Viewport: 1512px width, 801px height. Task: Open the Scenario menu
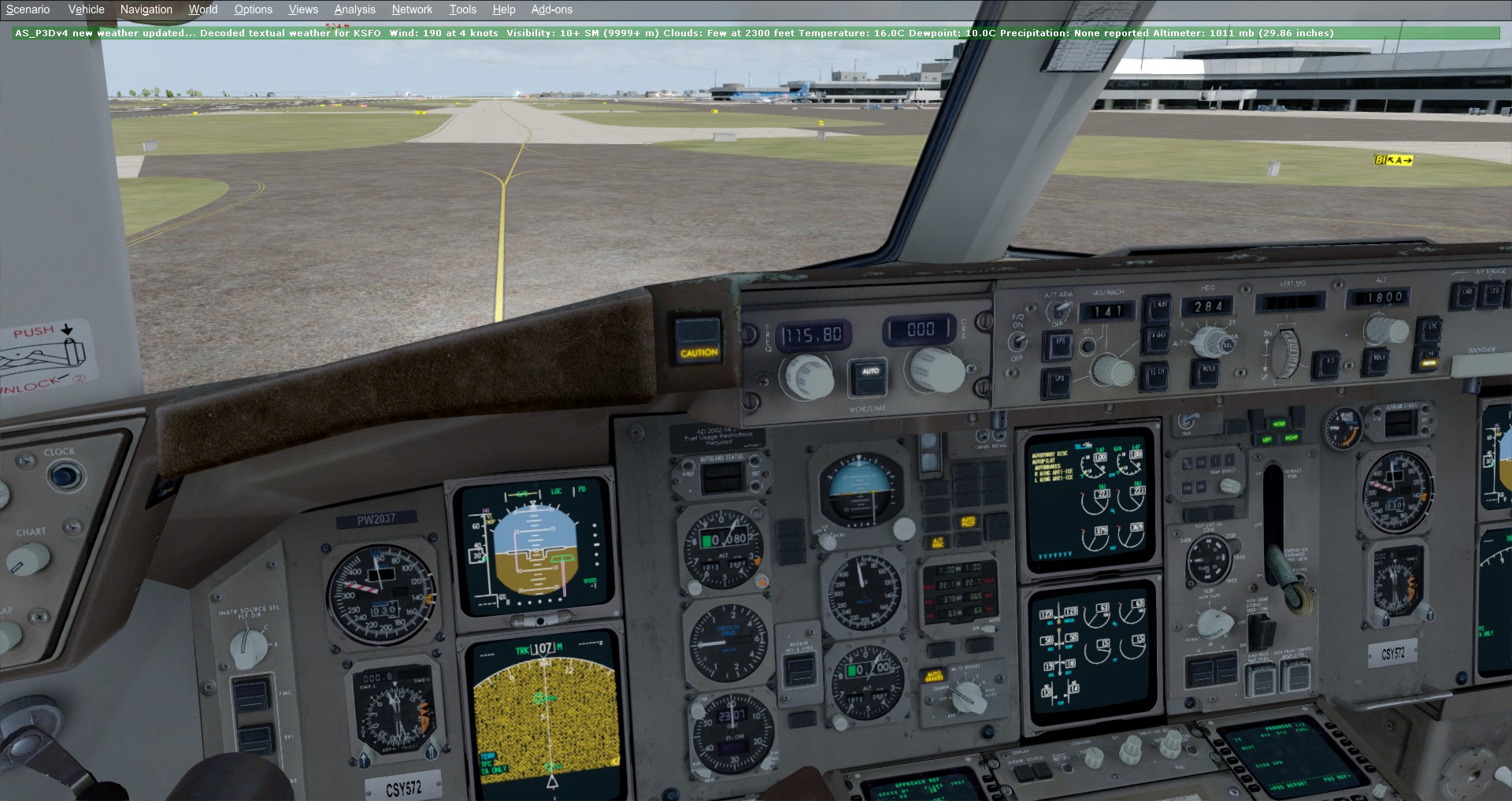coord(28,9)
